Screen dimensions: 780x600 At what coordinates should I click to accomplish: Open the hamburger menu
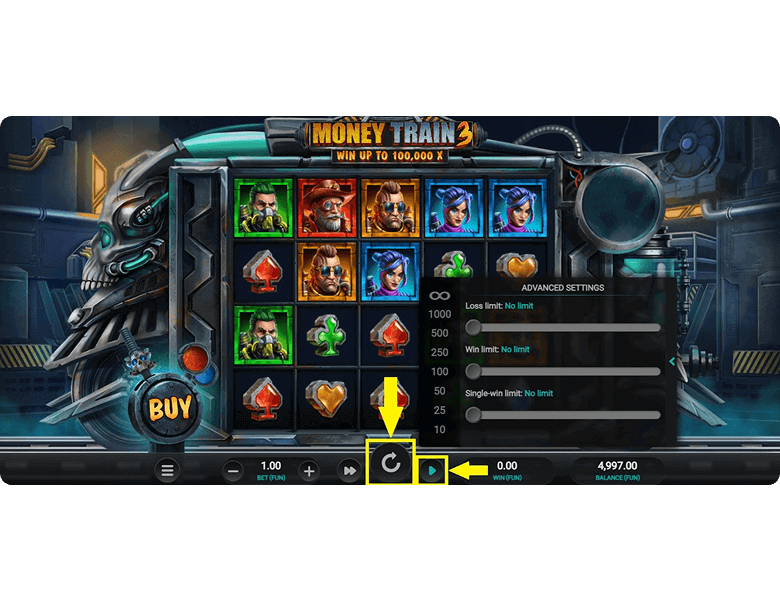(x=167, y=470)
